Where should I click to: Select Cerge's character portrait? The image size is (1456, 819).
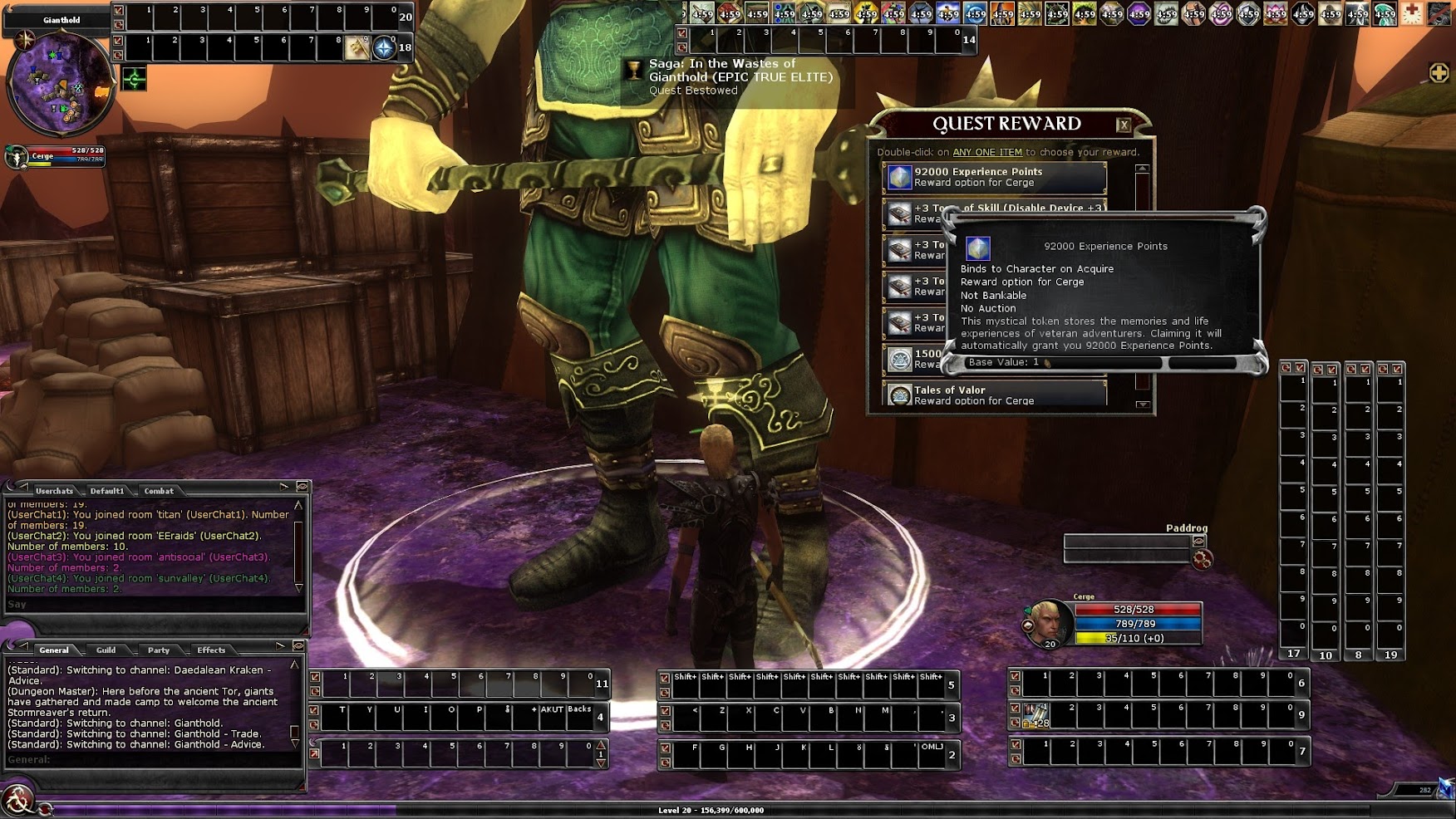click(1049, 622)
